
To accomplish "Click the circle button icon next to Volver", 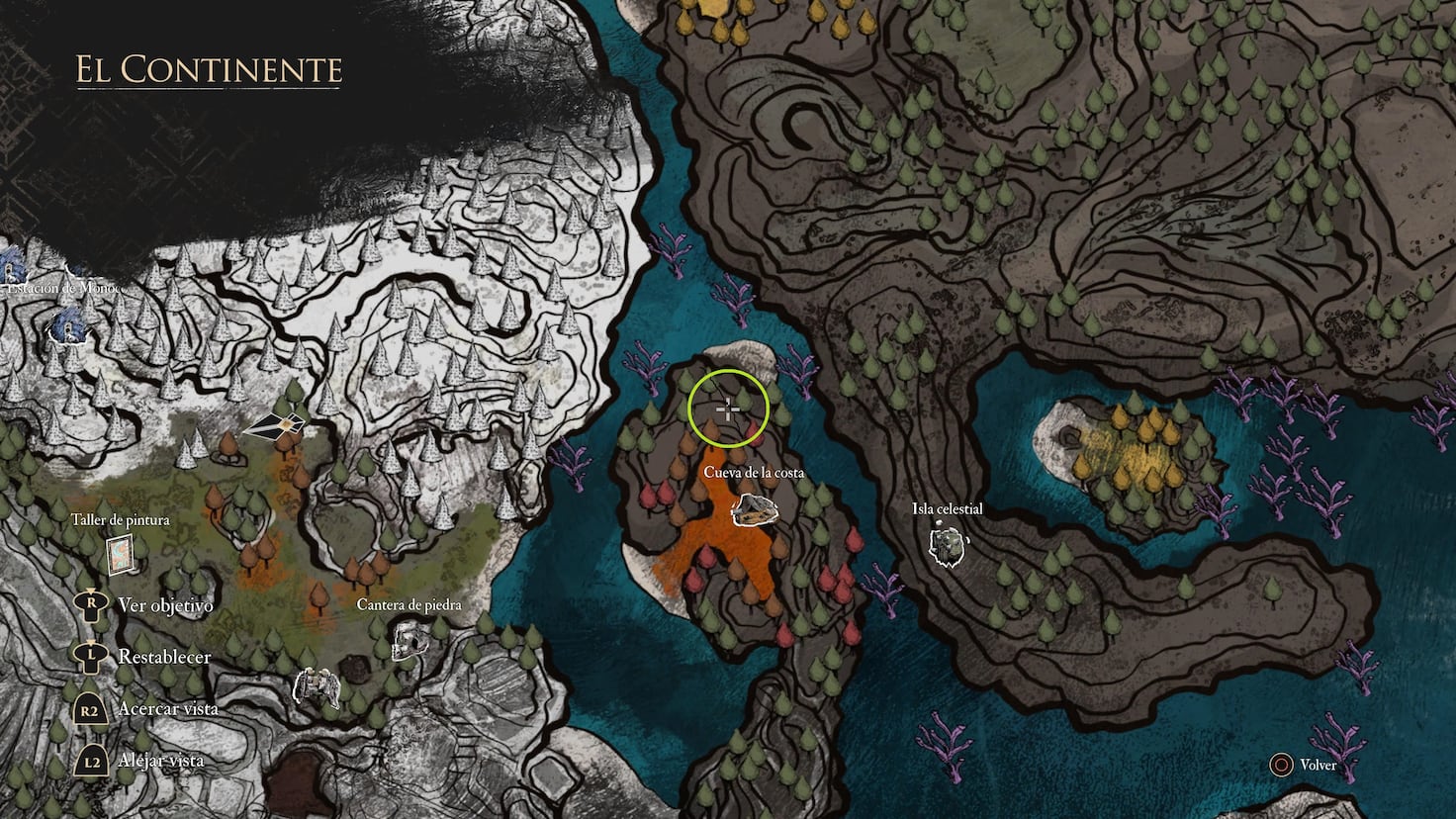I will coord(1282,765).
